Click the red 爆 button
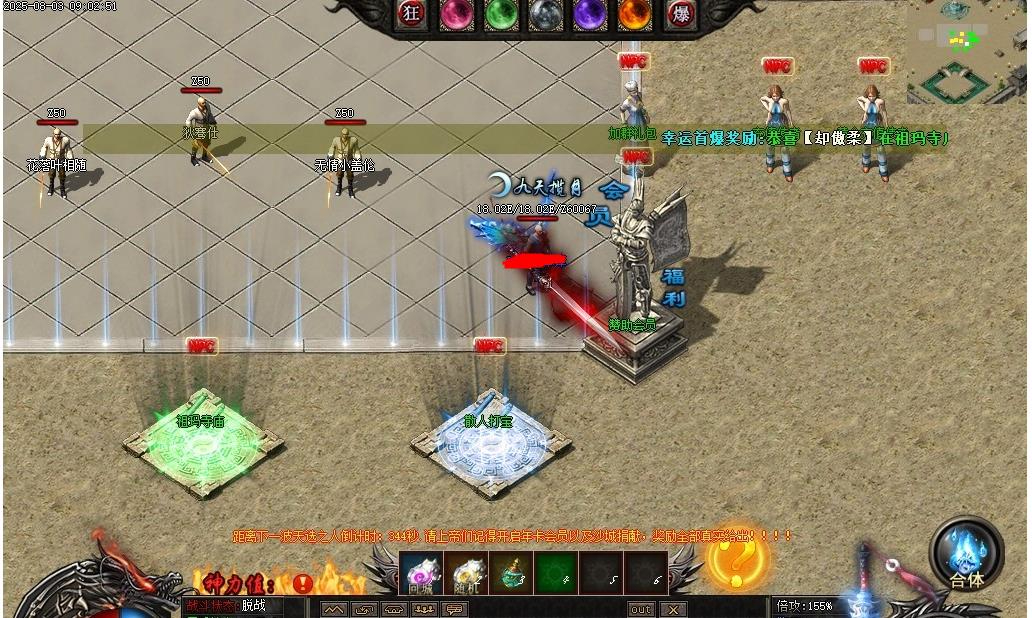 pos(680,13)
